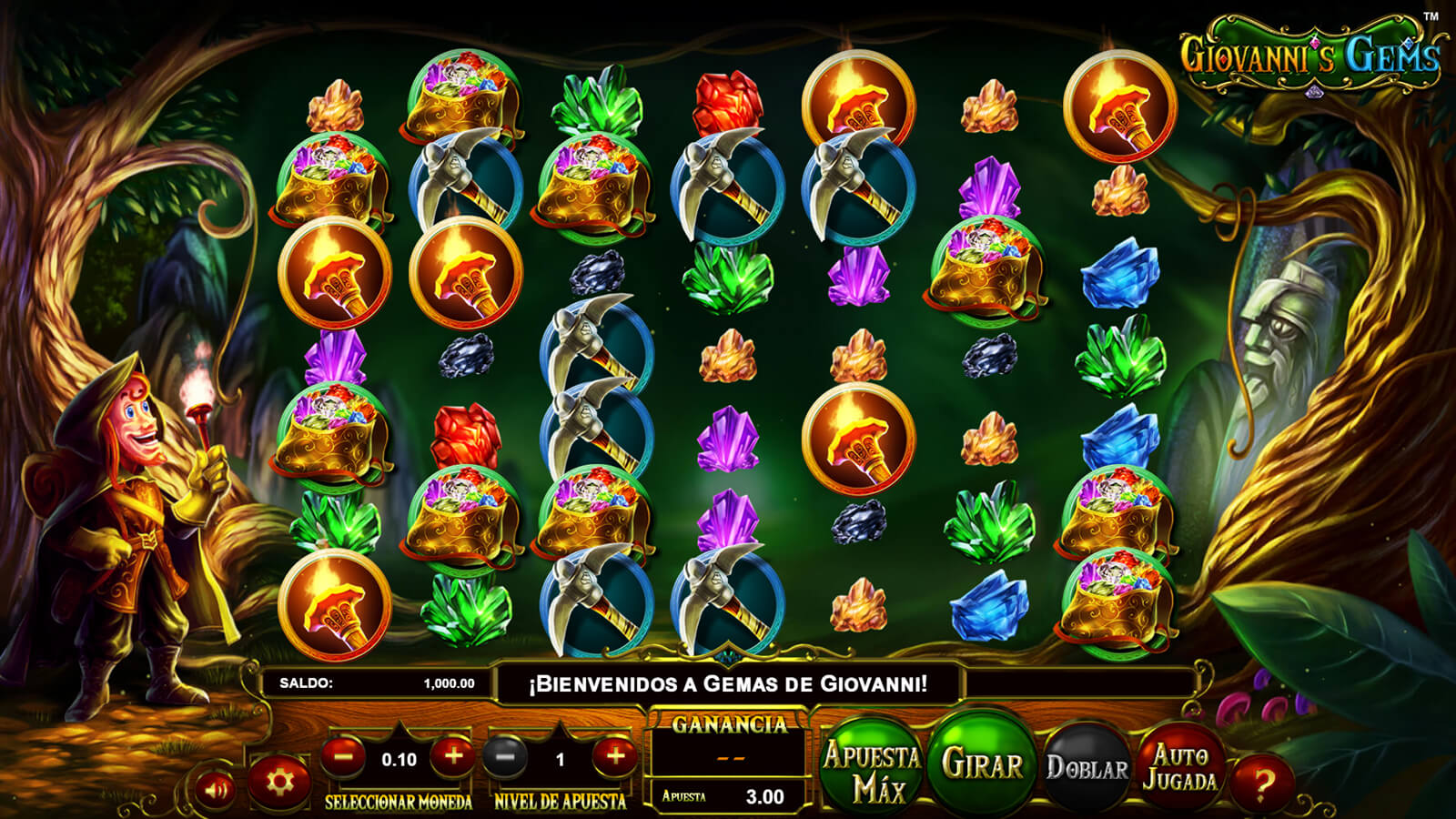Viewport: 1456px width, 819px height.
Task: Open the gear settings button
Action: pyautogui.click(x=278, y=782)
